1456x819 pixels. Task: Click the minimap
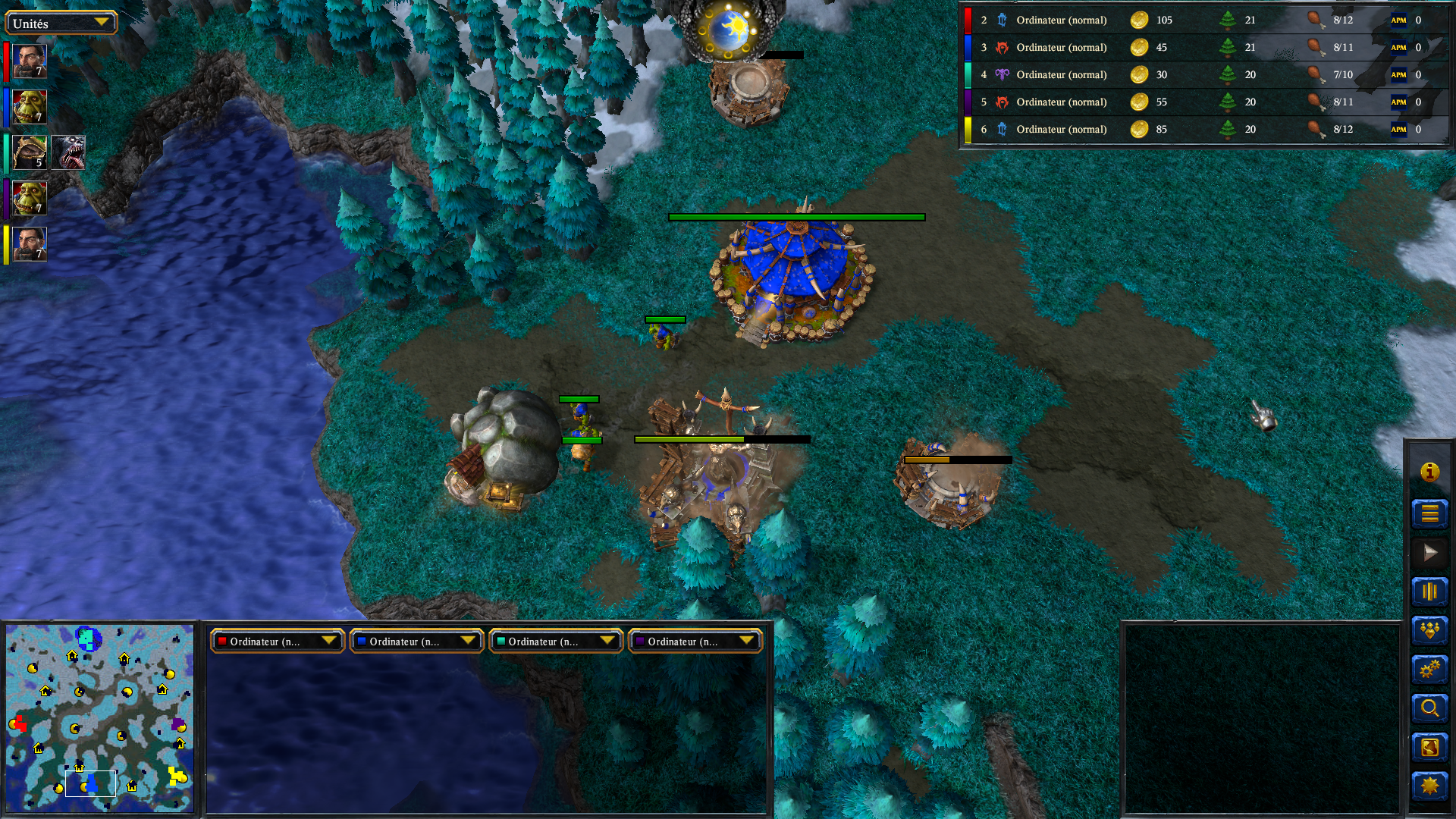[x=99, y=717]
